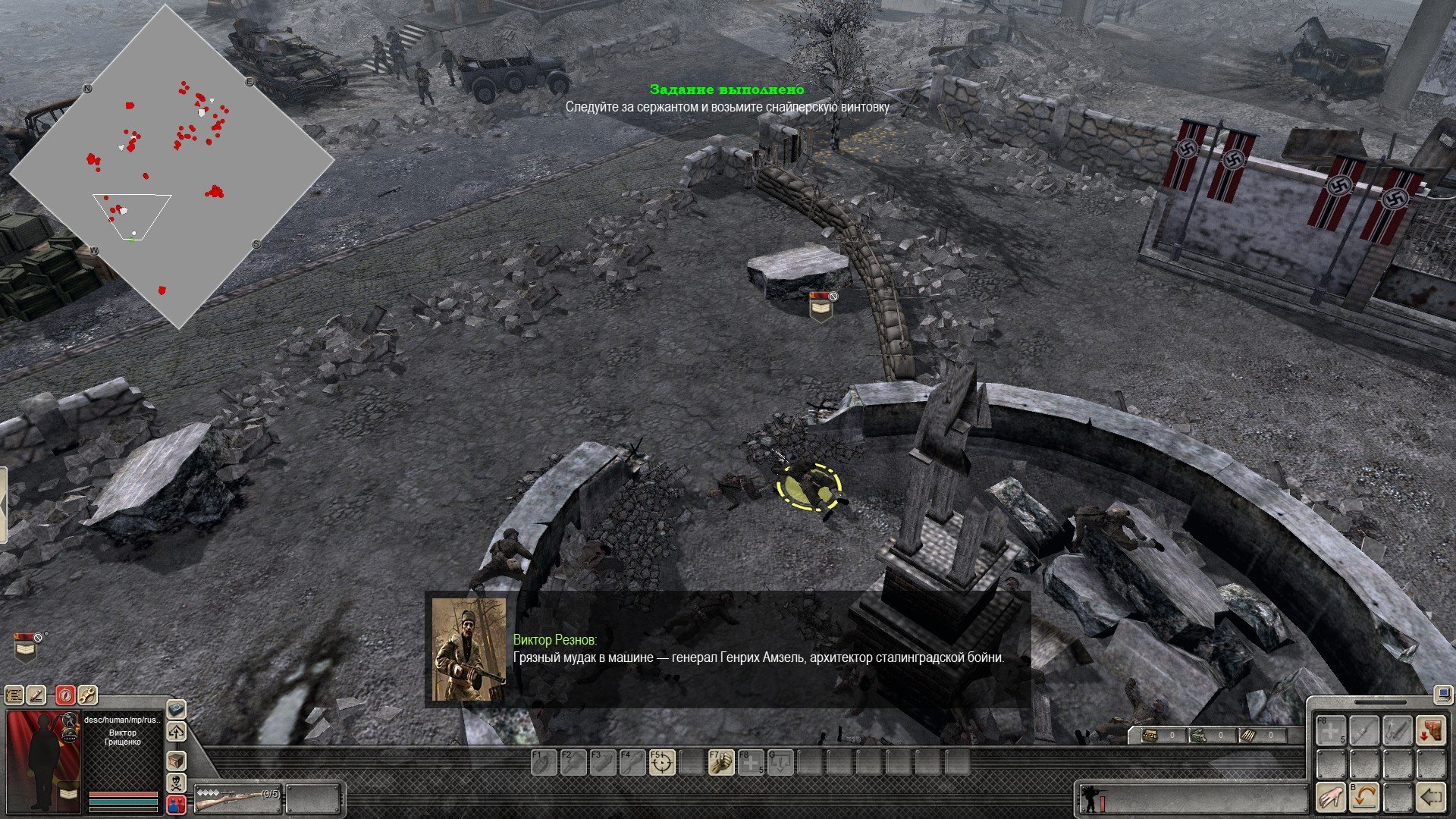Screen dimensions: 1456x819
Task: Use the F1 grenade hotbar slot
Action: pos(544,762)
